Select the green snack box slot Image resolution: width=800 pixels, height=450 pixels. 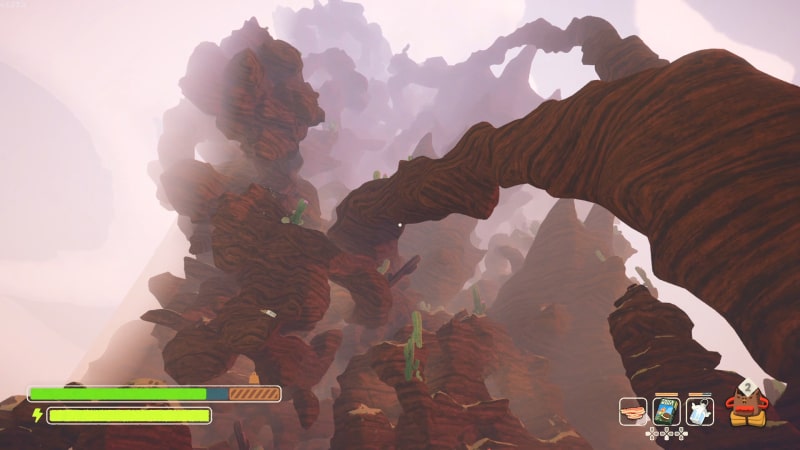pyautogui.click(x=666, y=411)
